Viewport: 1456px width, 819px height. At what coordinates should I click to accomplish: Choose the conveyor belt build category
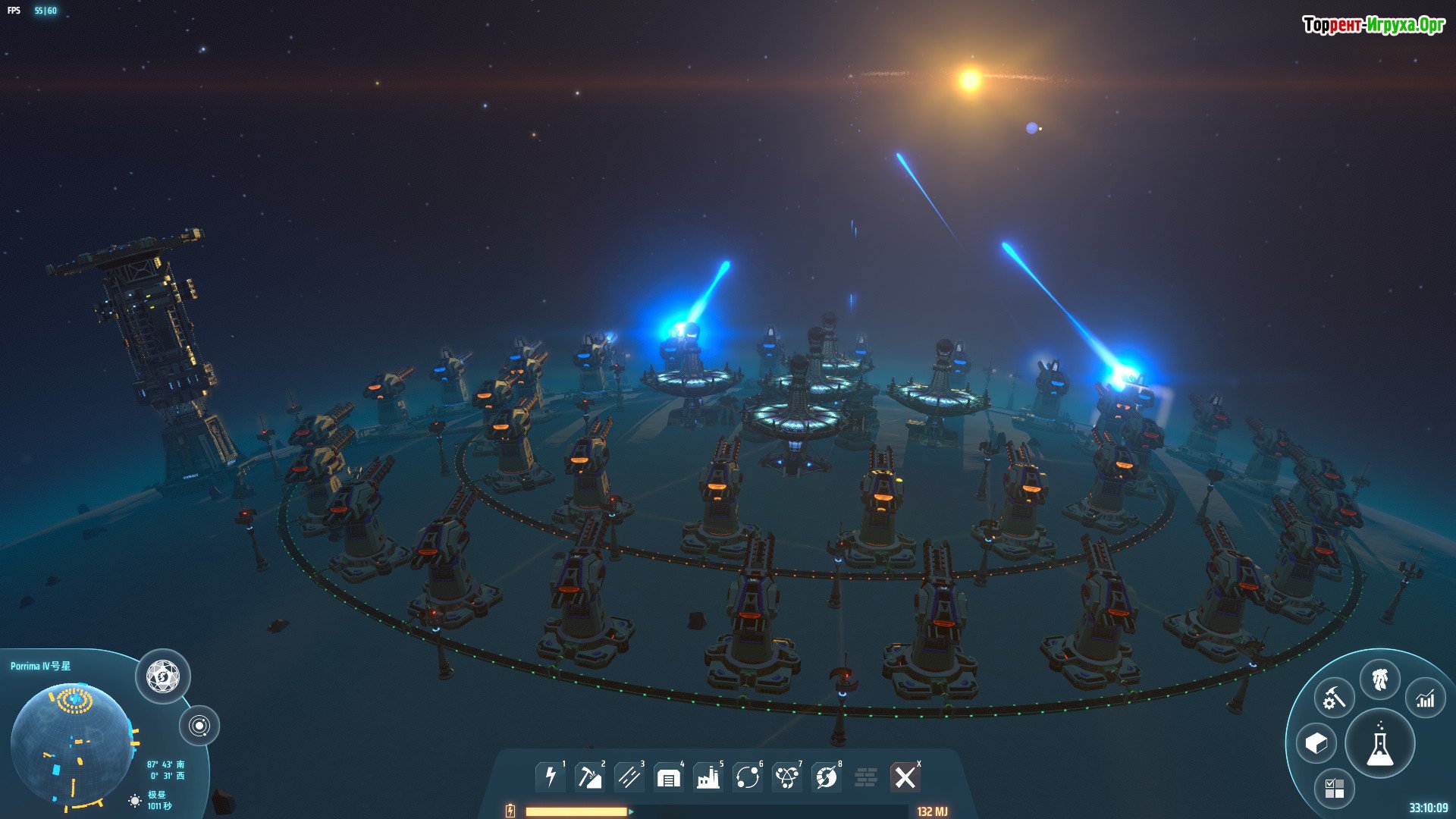tap(629, 777)
